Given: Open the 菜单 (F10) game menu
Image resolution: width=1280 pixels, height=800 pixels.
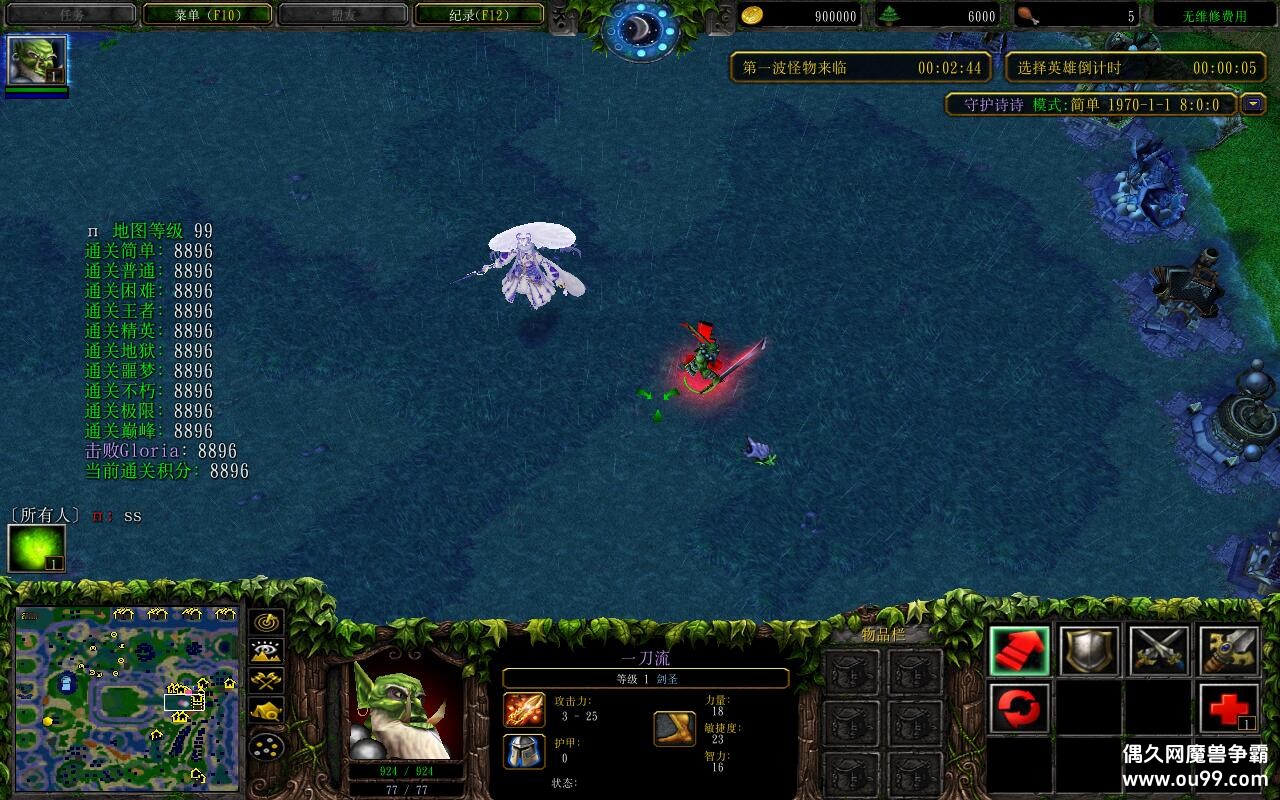Looking at the screenshot, I should click(x=207, y=15).
